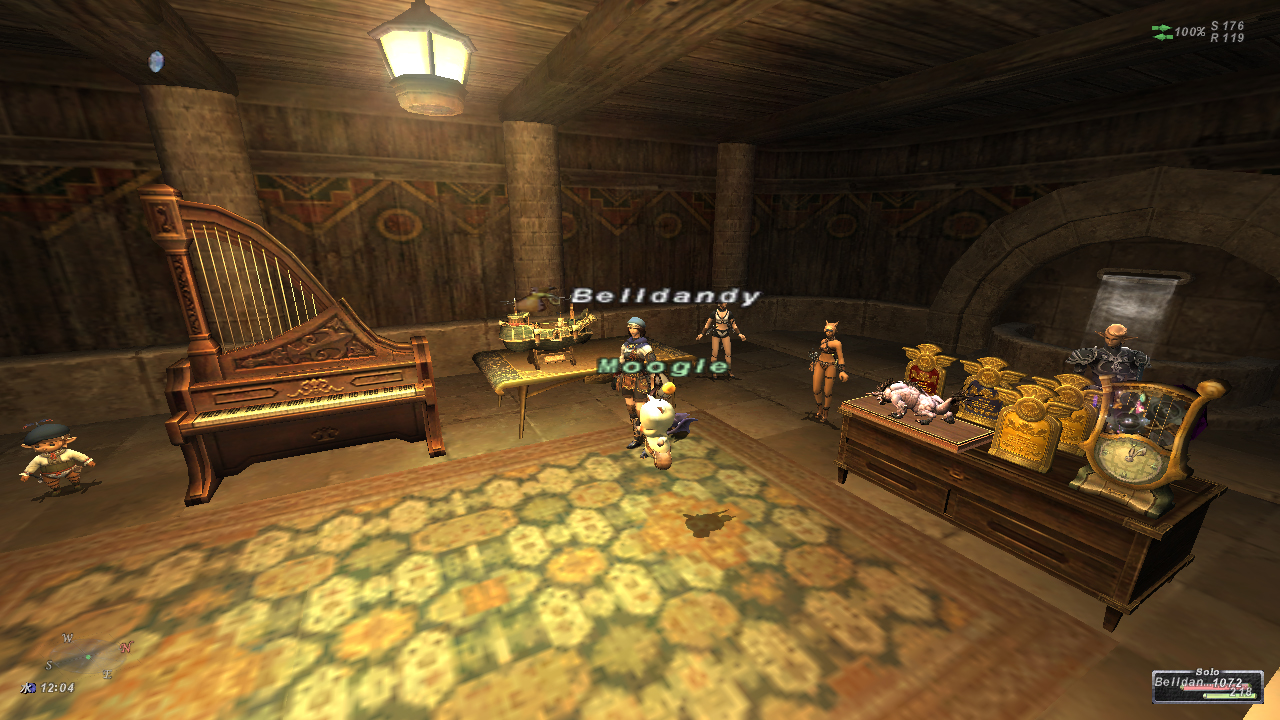Viewport: 1280px width, 720px height.
Task: Select Belldan's row in the Solo party box
Action: click(1207, 687)
